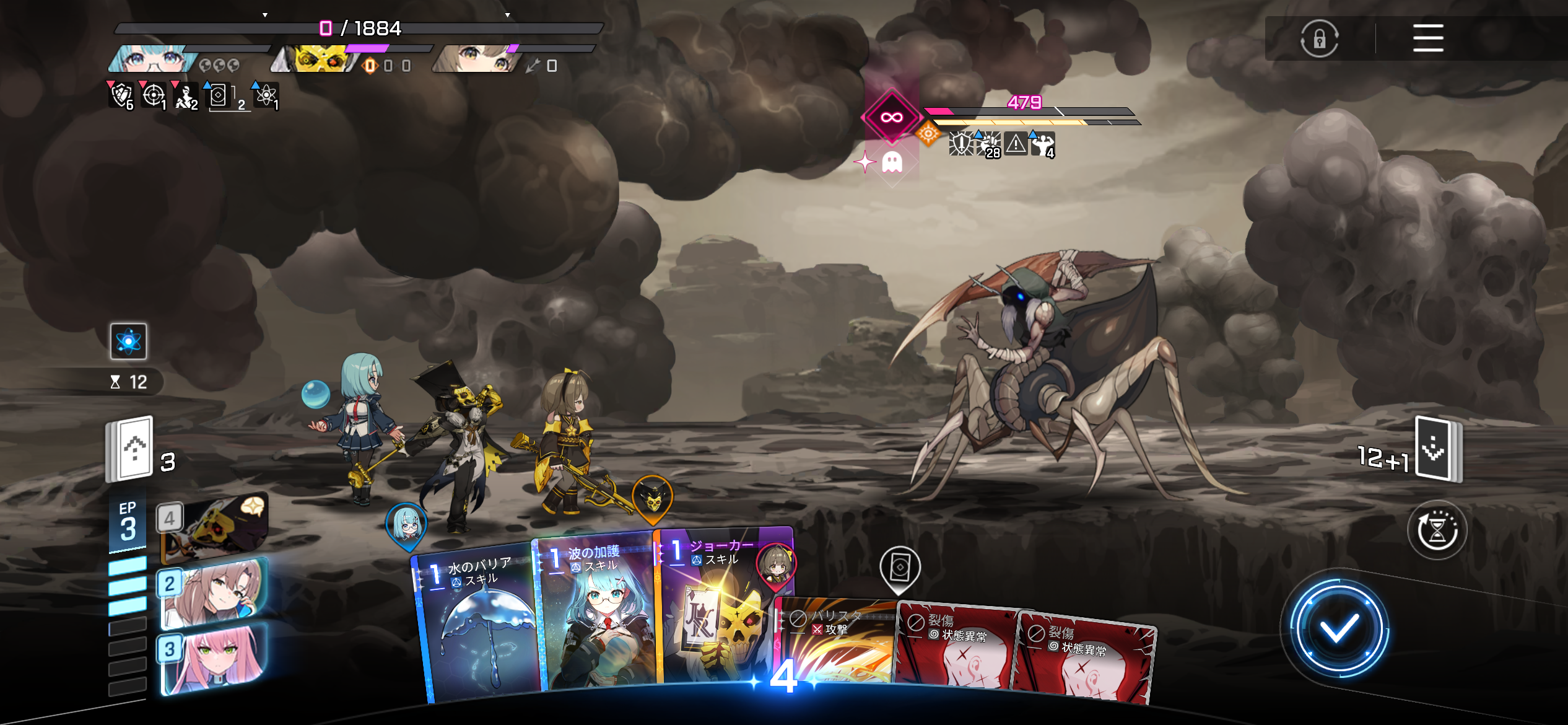Open the hamburger menu
Viewport: 1568px width, 725px height.
pyautogui.click(x=1427, y=38)
